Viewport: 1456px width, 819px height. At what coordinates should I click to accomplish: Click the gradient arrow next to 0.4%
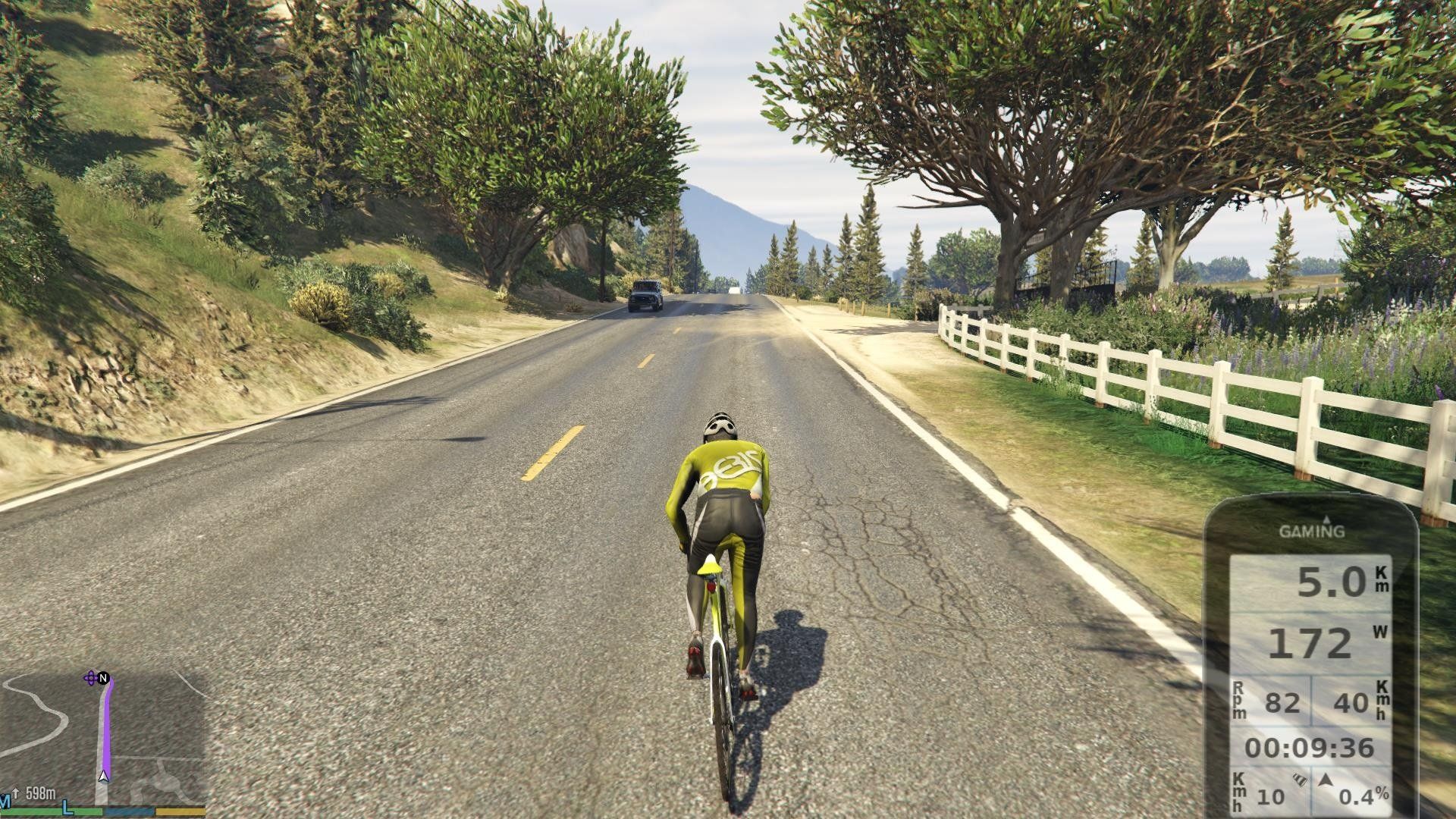tap(1327, 778)
